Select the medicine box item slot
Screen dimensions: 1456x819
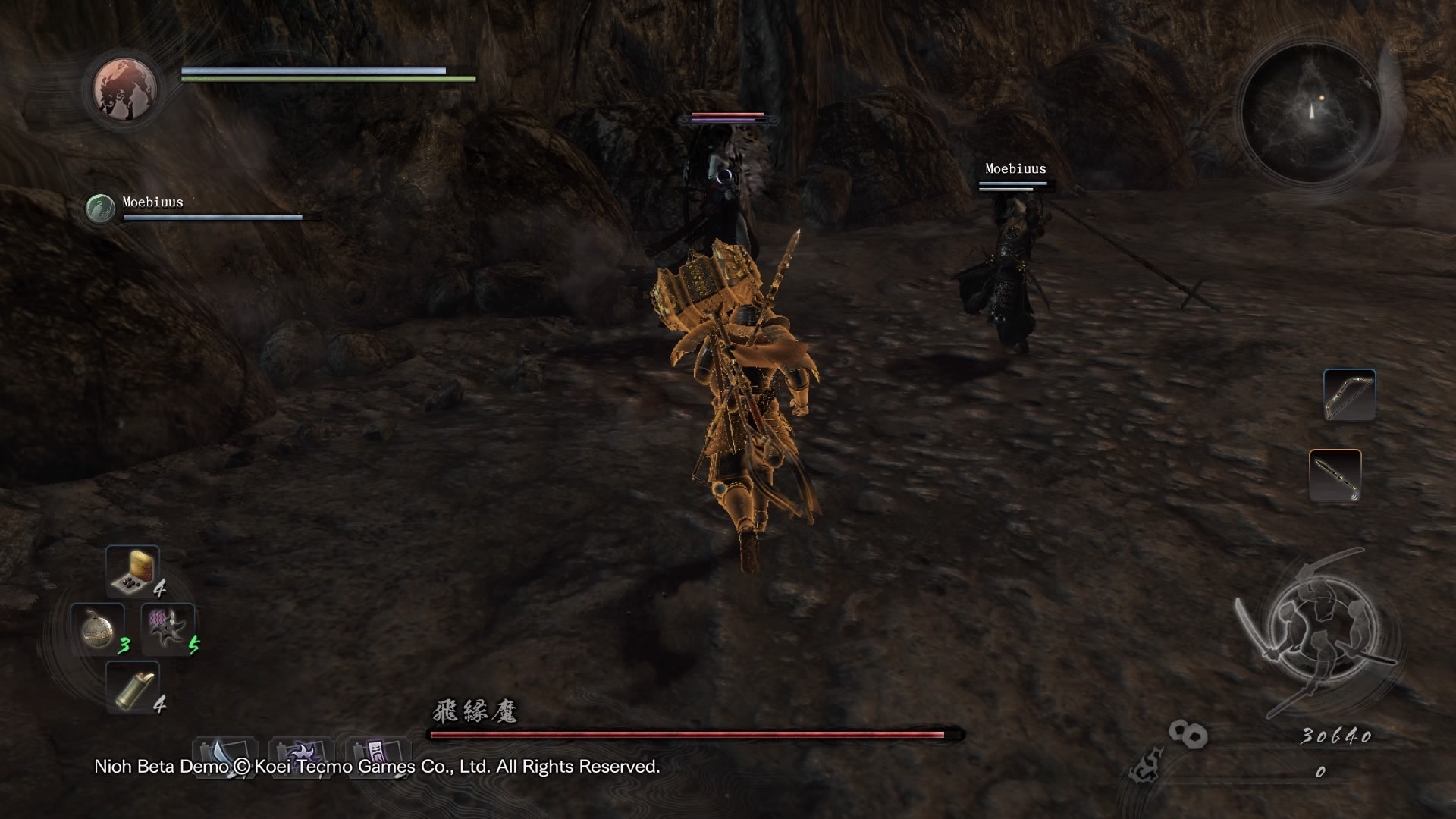pos(133,571)
